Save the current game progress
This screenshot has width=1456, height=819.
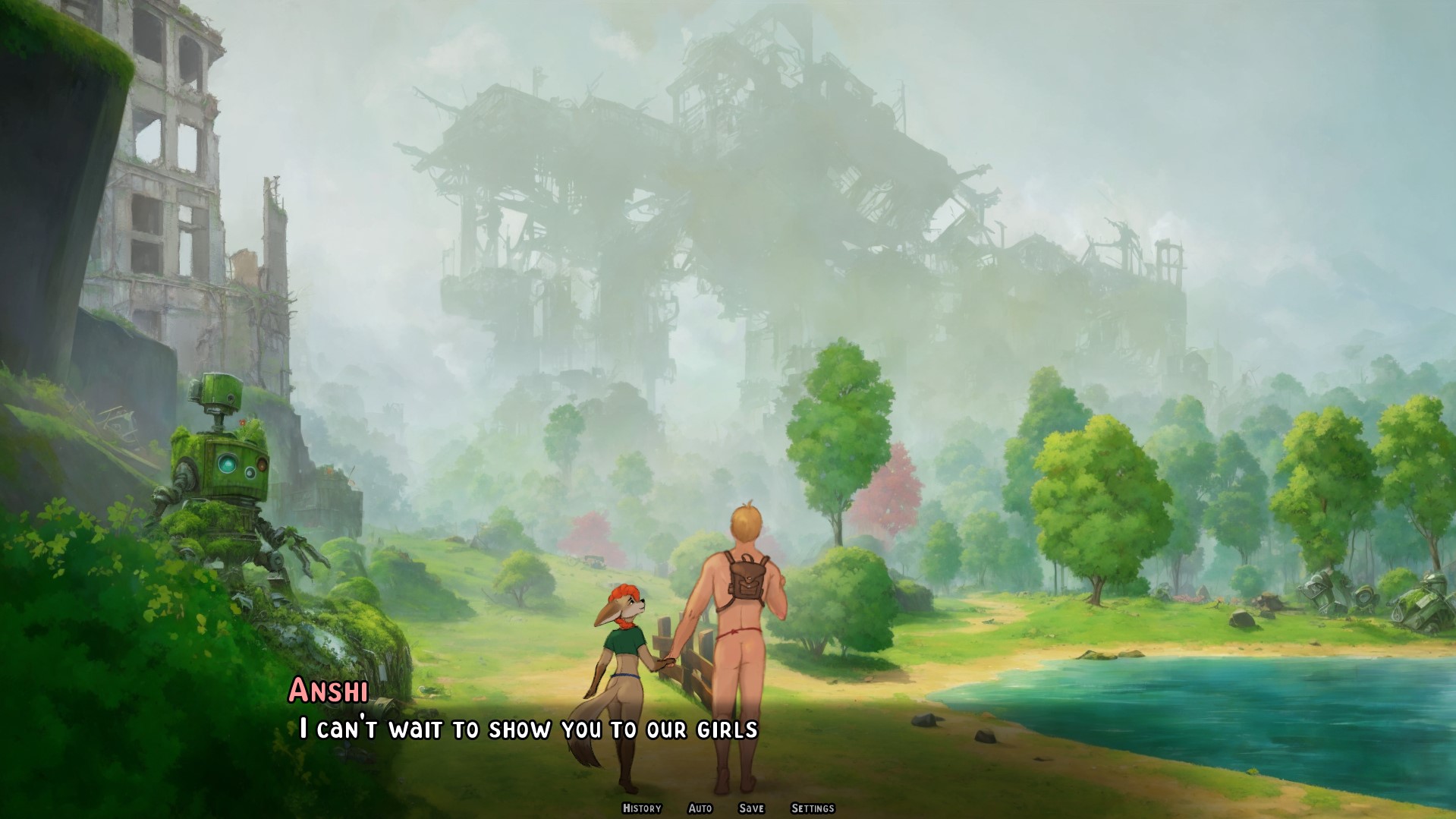(x=751, y=808)
